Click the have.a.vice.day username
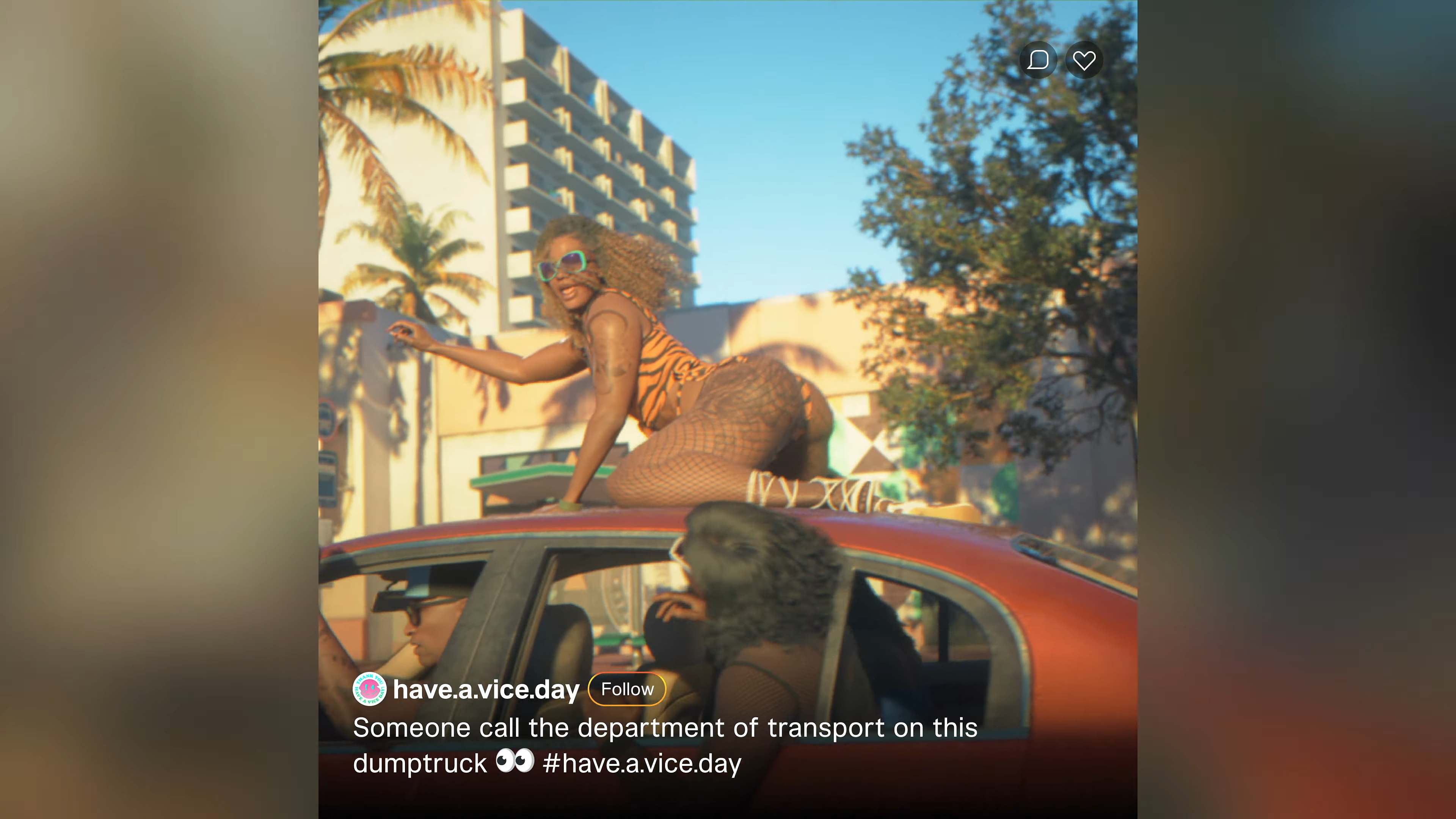Image resolution: width=1456 pixels, height=819 pixels. (486, 689)
